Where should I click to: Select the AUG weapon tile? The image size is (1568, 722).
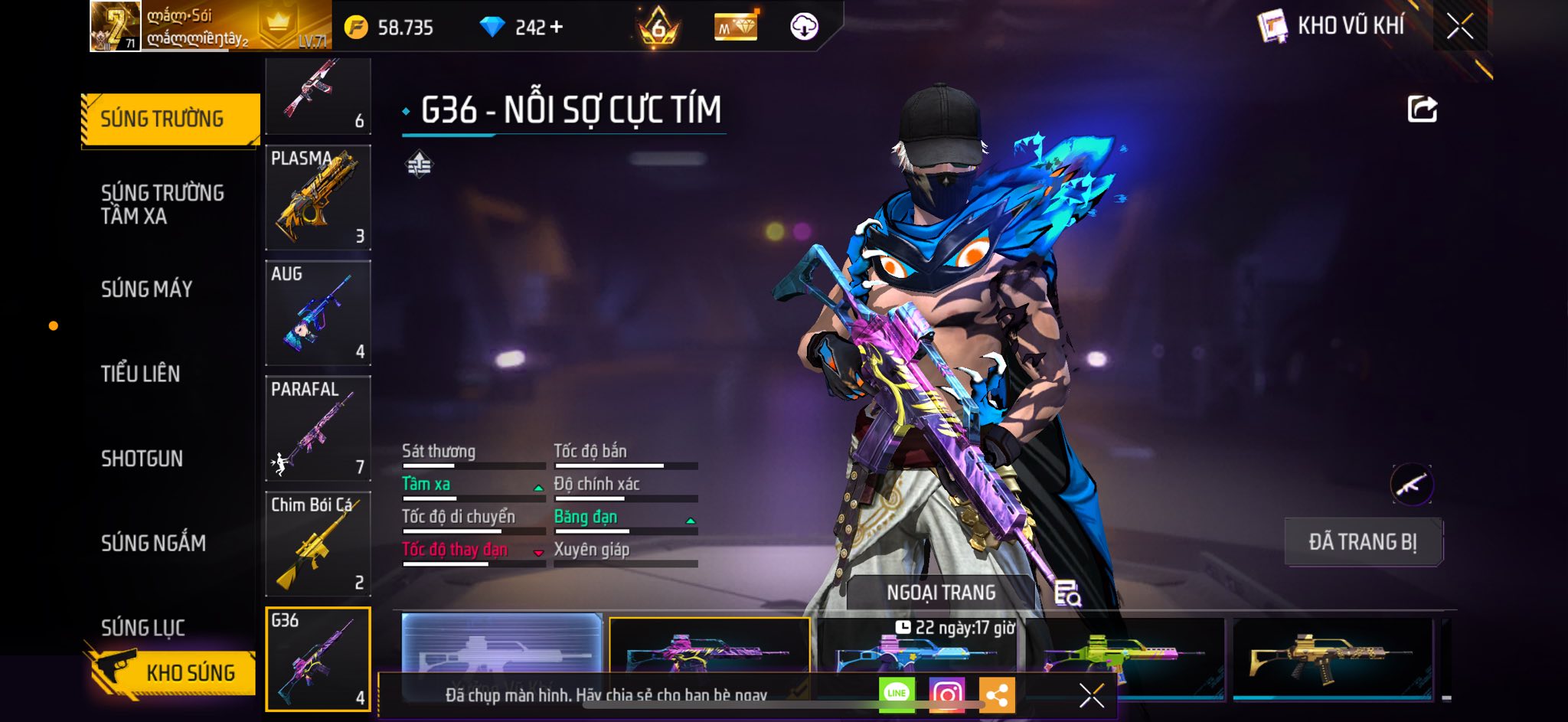pos(318,313)
